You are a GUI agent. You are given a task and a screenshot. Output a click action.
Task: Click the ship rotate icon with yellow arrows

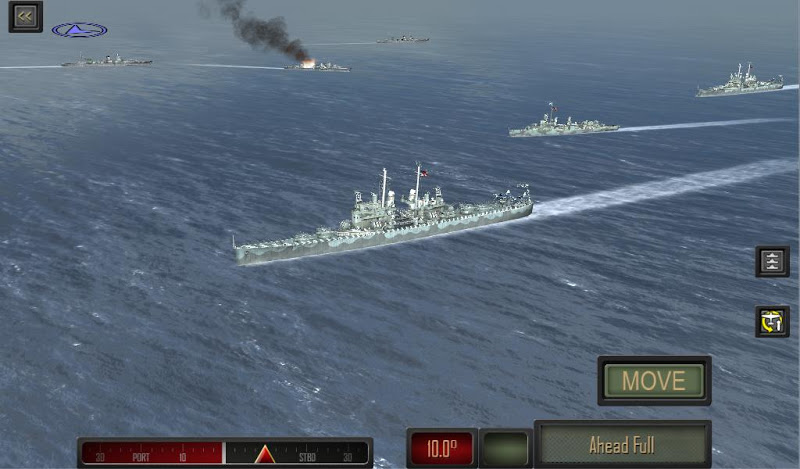(772, 321)
